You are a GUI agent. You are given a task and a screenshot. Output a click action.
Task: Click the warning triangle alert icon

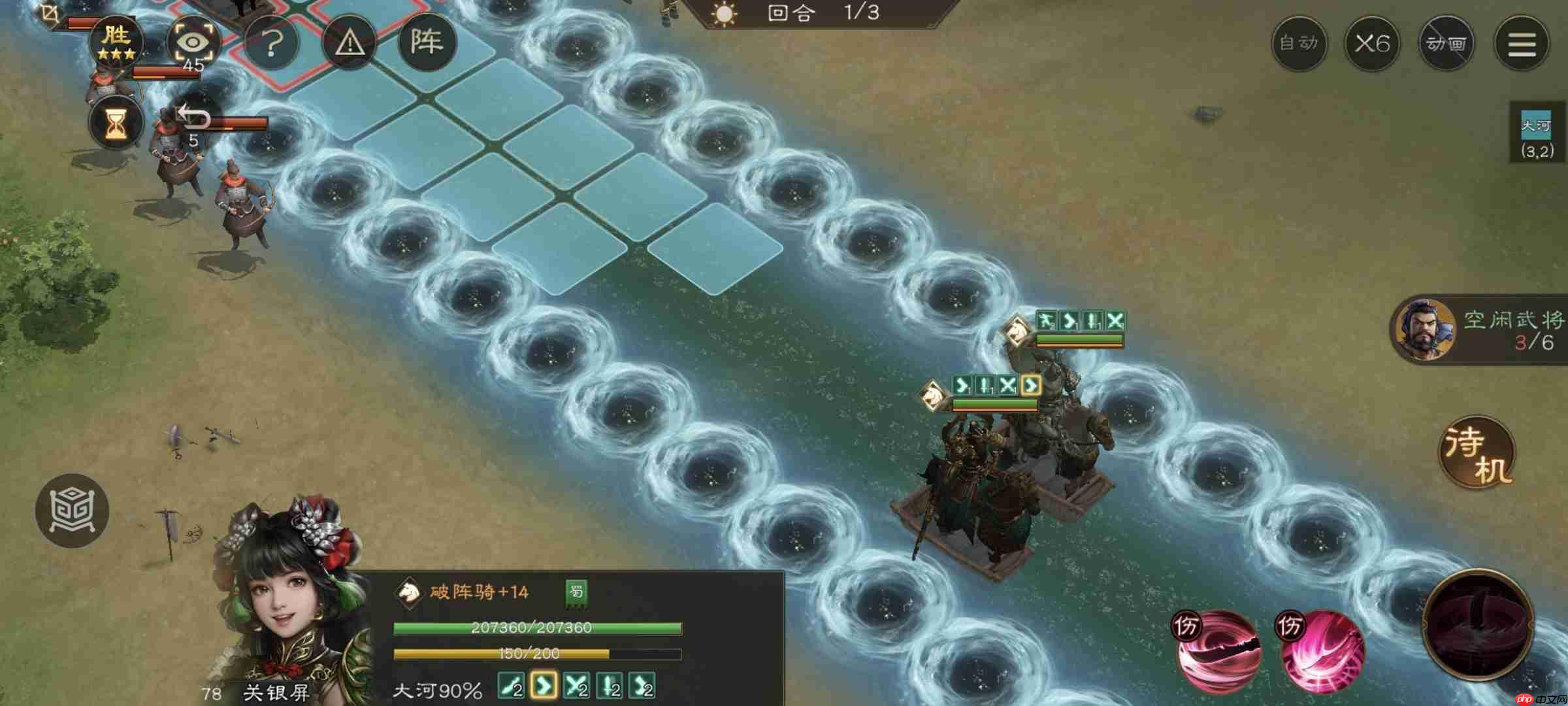pos(351,41)
